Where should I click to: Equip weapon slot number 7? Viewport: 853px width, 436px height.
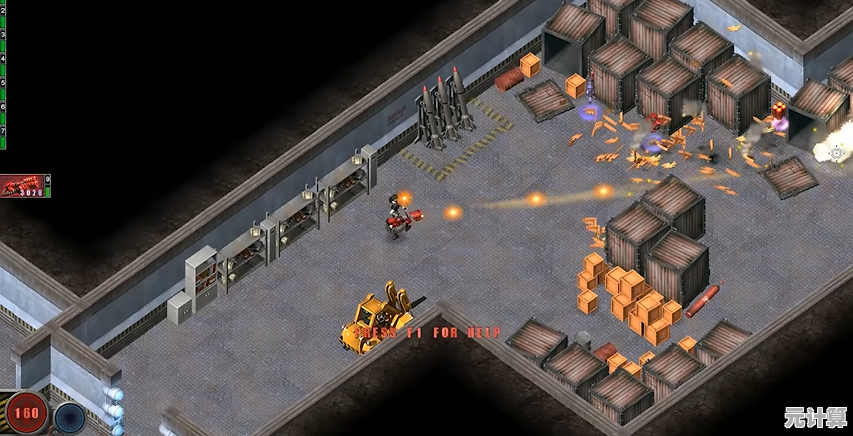point(3,131)
